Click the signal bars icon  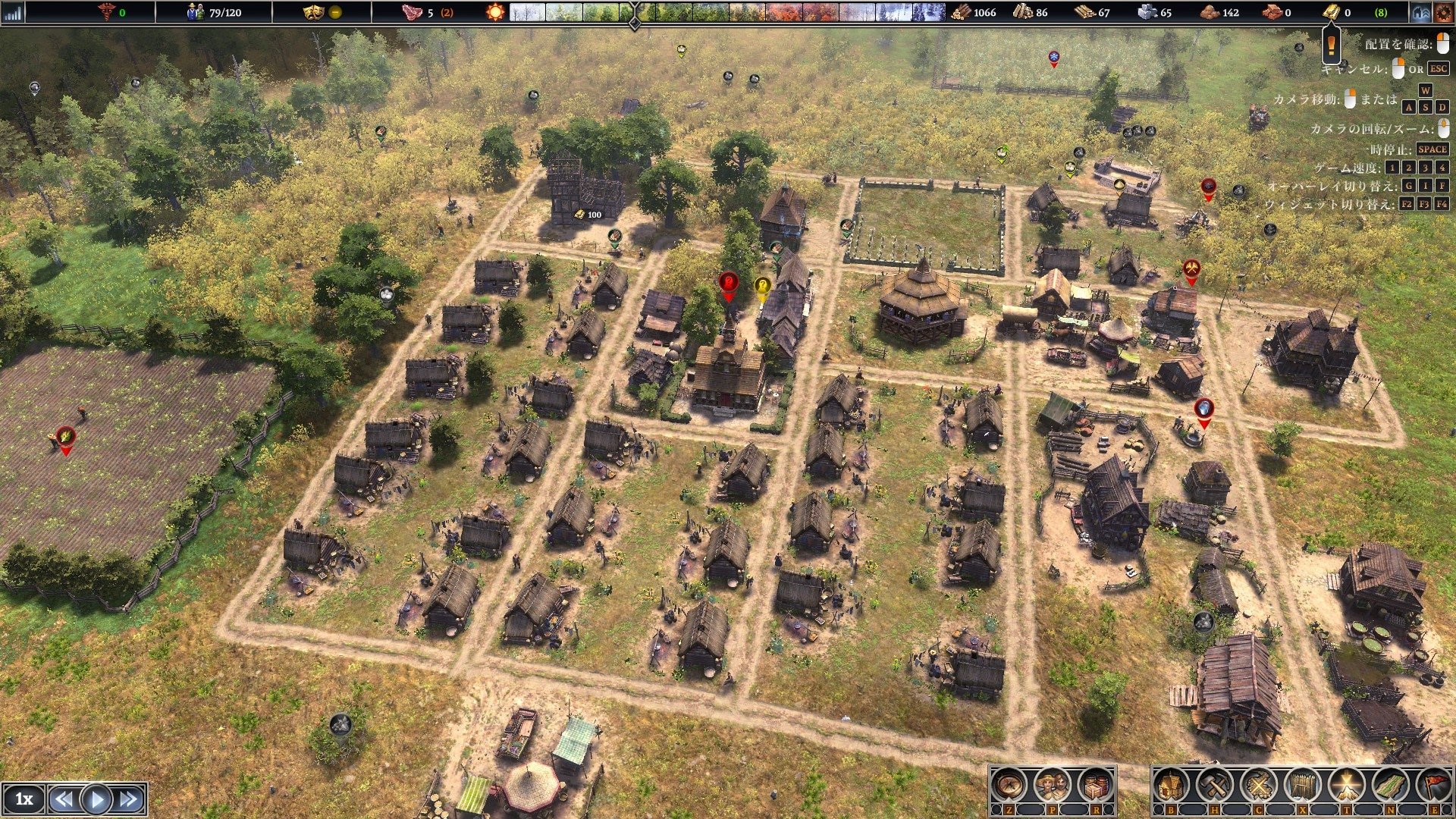[x=14, y=12]
